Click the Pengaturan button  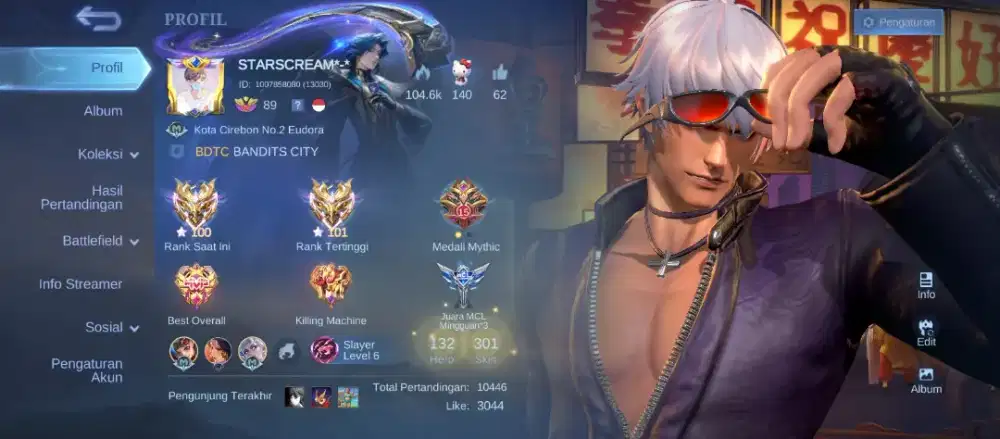click(898, 22)
